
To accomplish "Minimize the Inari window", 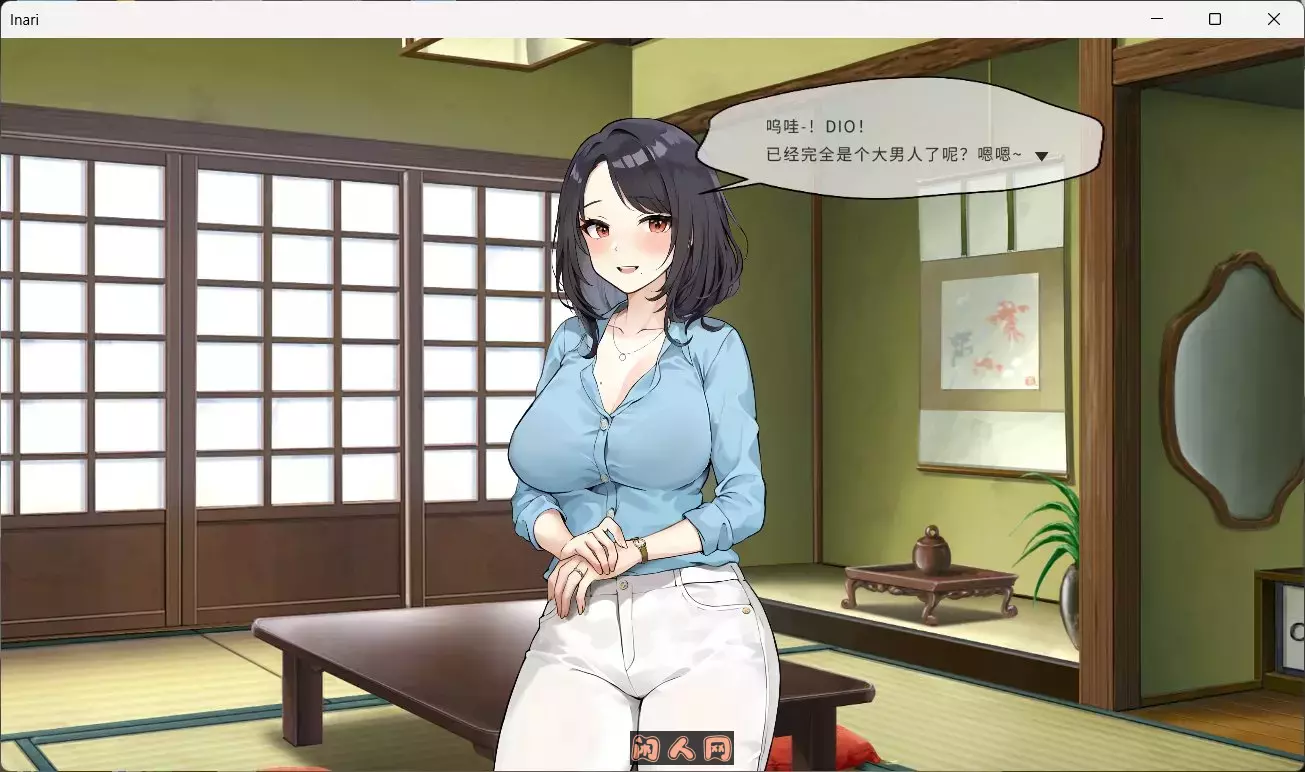I will pyautogui.click(x=1156, y=18).
